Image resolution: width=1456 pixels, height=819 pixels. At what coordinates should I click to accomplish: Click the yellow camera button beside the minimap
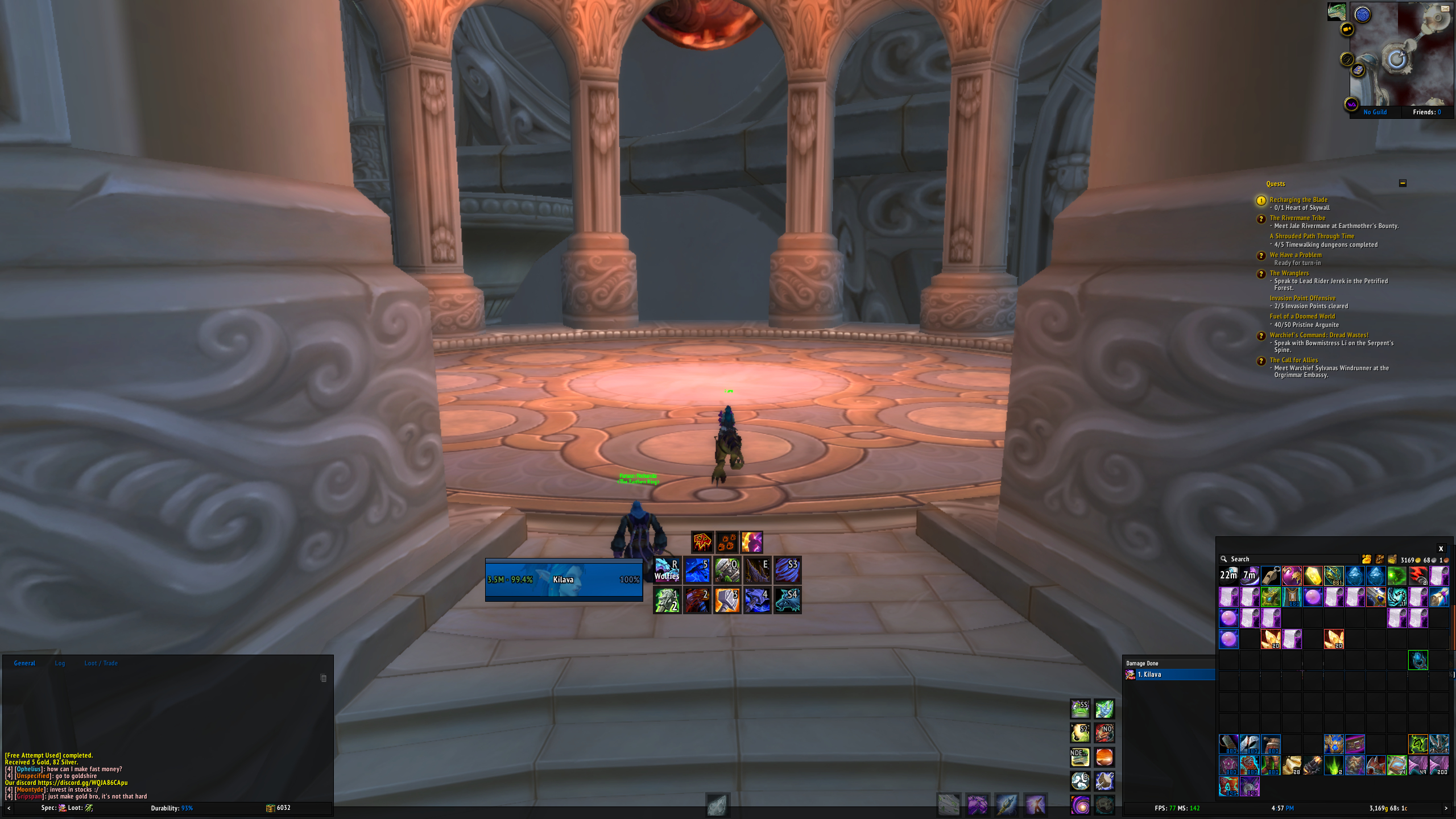pyautogui.click(x=1347, y=29)
